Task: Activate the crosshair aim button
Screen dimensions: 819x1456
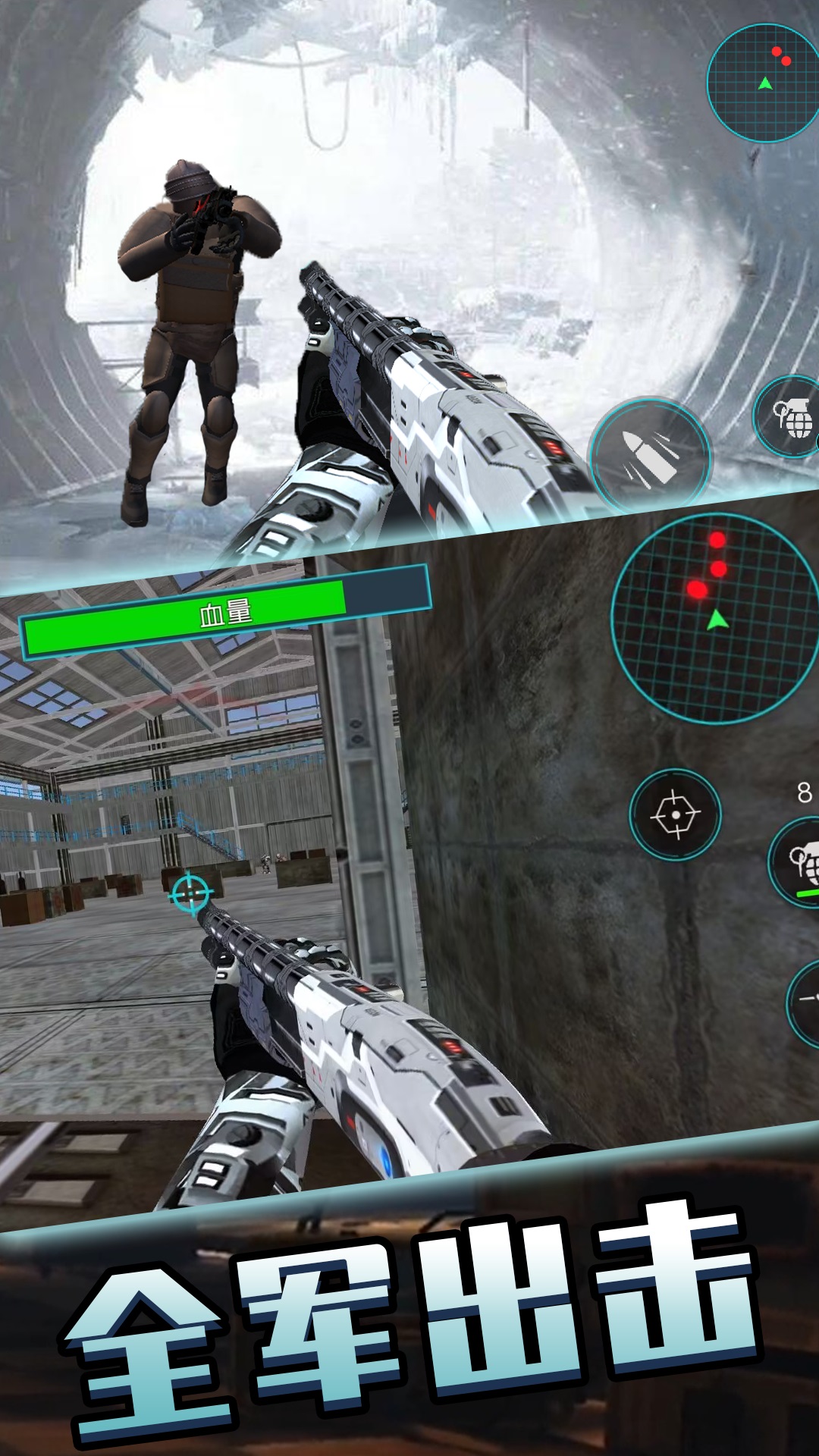Action: point(675,814)
